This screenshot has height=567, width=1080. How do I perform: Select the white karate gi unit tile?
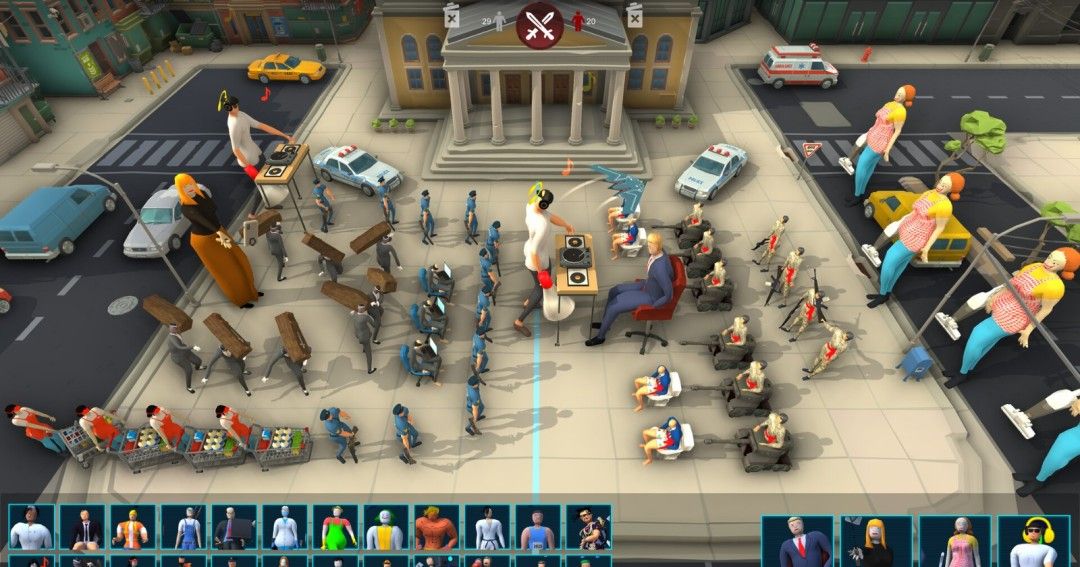[487, 528]
